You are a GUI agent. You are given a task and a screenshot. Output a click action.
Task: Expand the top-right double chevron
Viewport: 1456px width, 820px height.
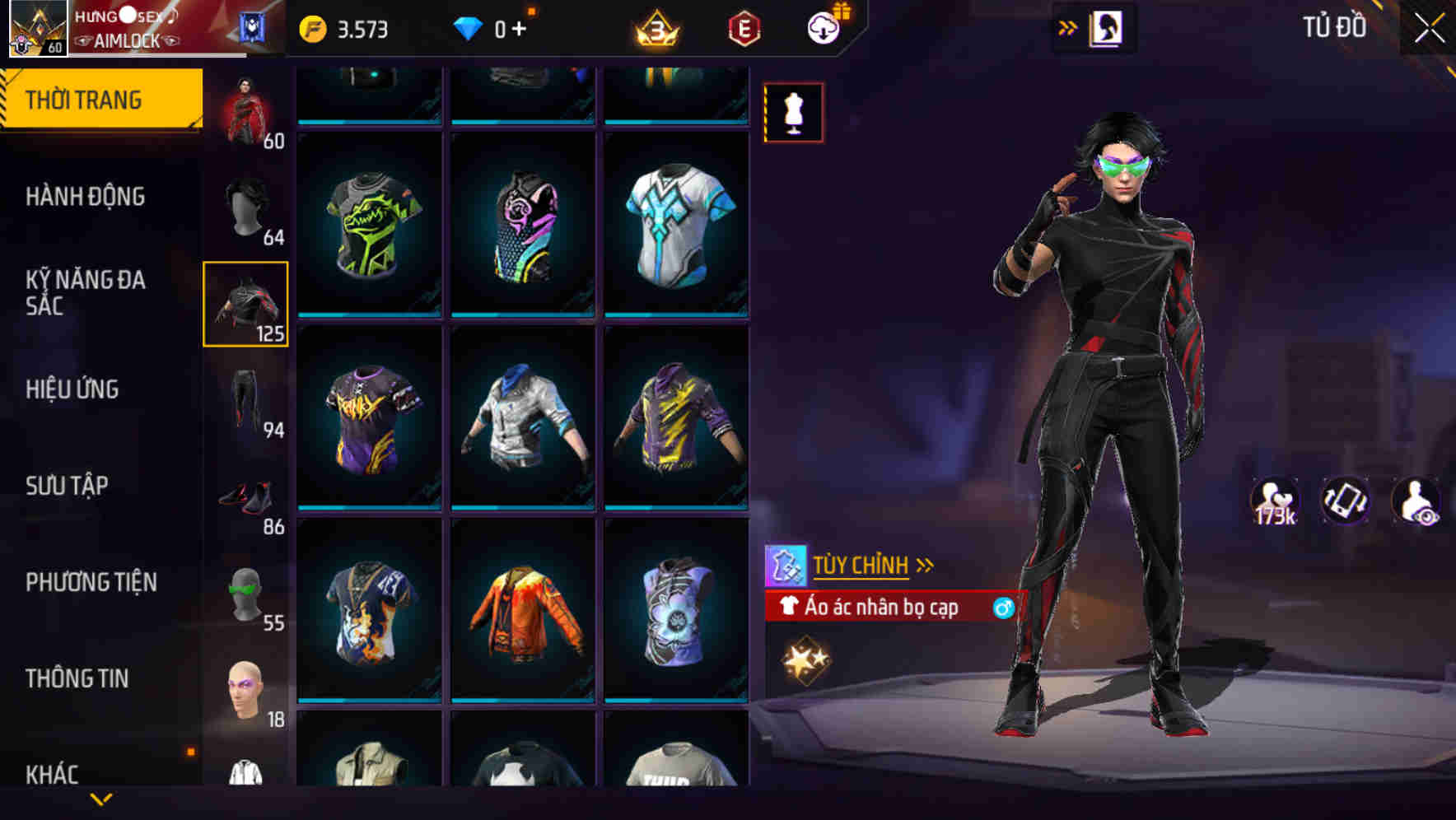click(1068, 26)
